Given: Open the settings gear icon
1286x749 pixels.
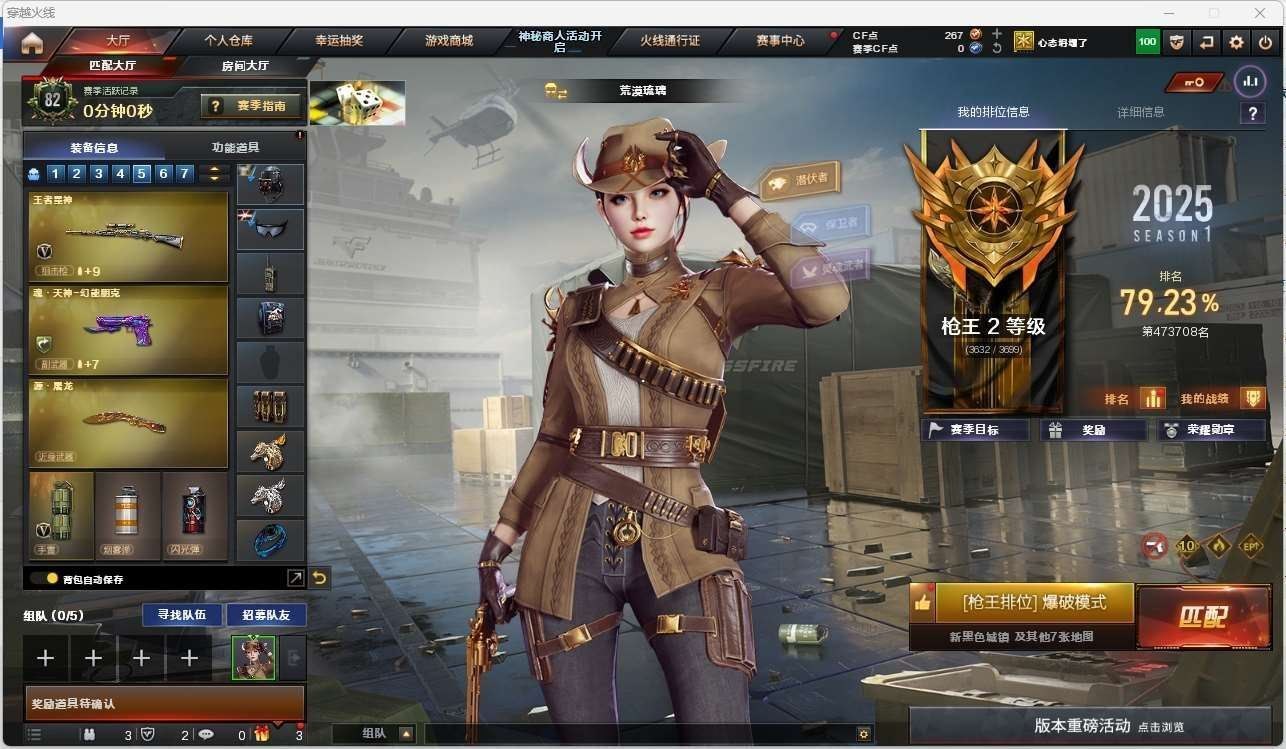Looking at the screenshot, I should (1237, 42).
